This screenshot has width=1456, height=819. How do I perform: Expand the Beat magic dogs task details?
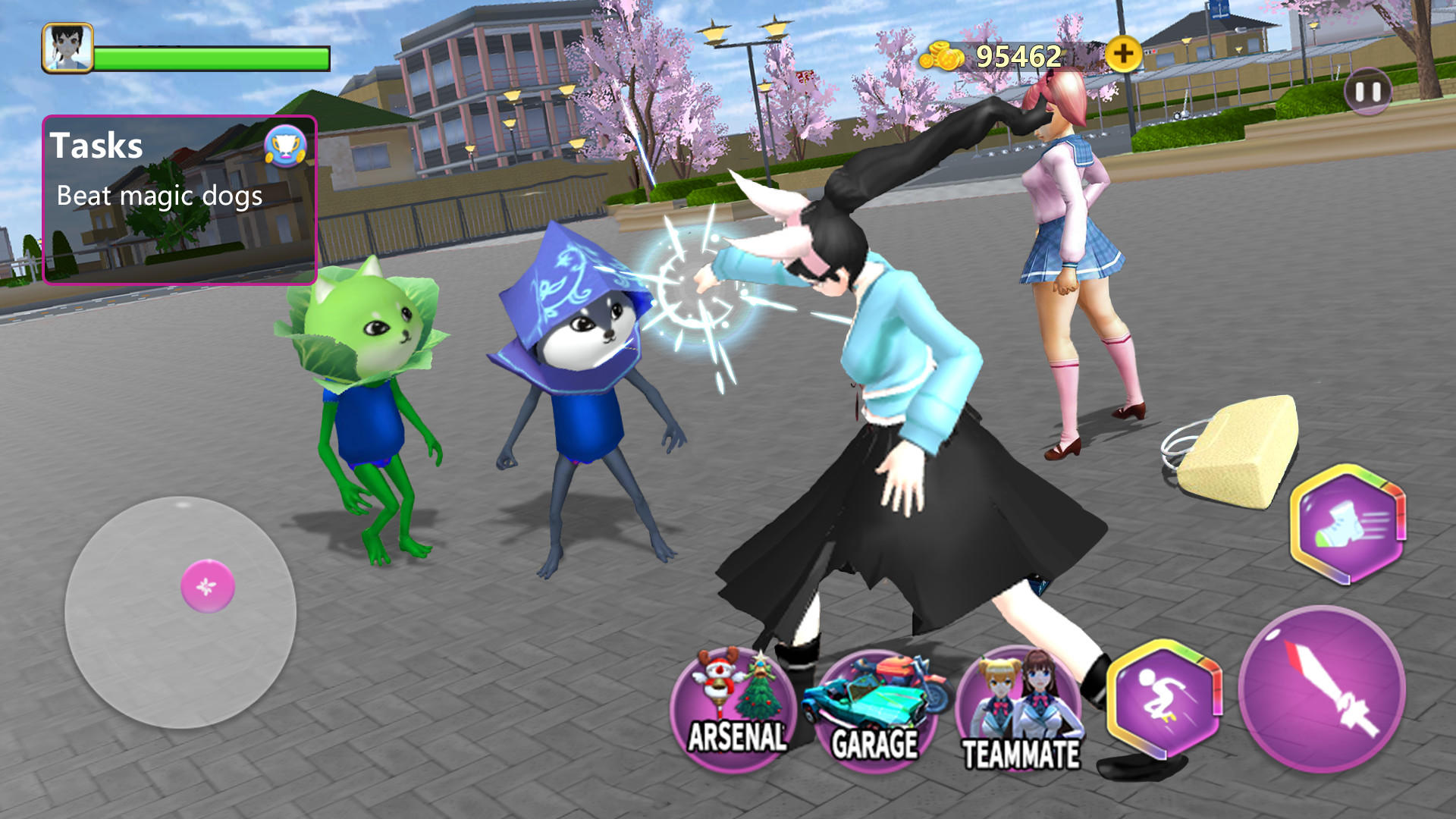[x=159, y=196]
